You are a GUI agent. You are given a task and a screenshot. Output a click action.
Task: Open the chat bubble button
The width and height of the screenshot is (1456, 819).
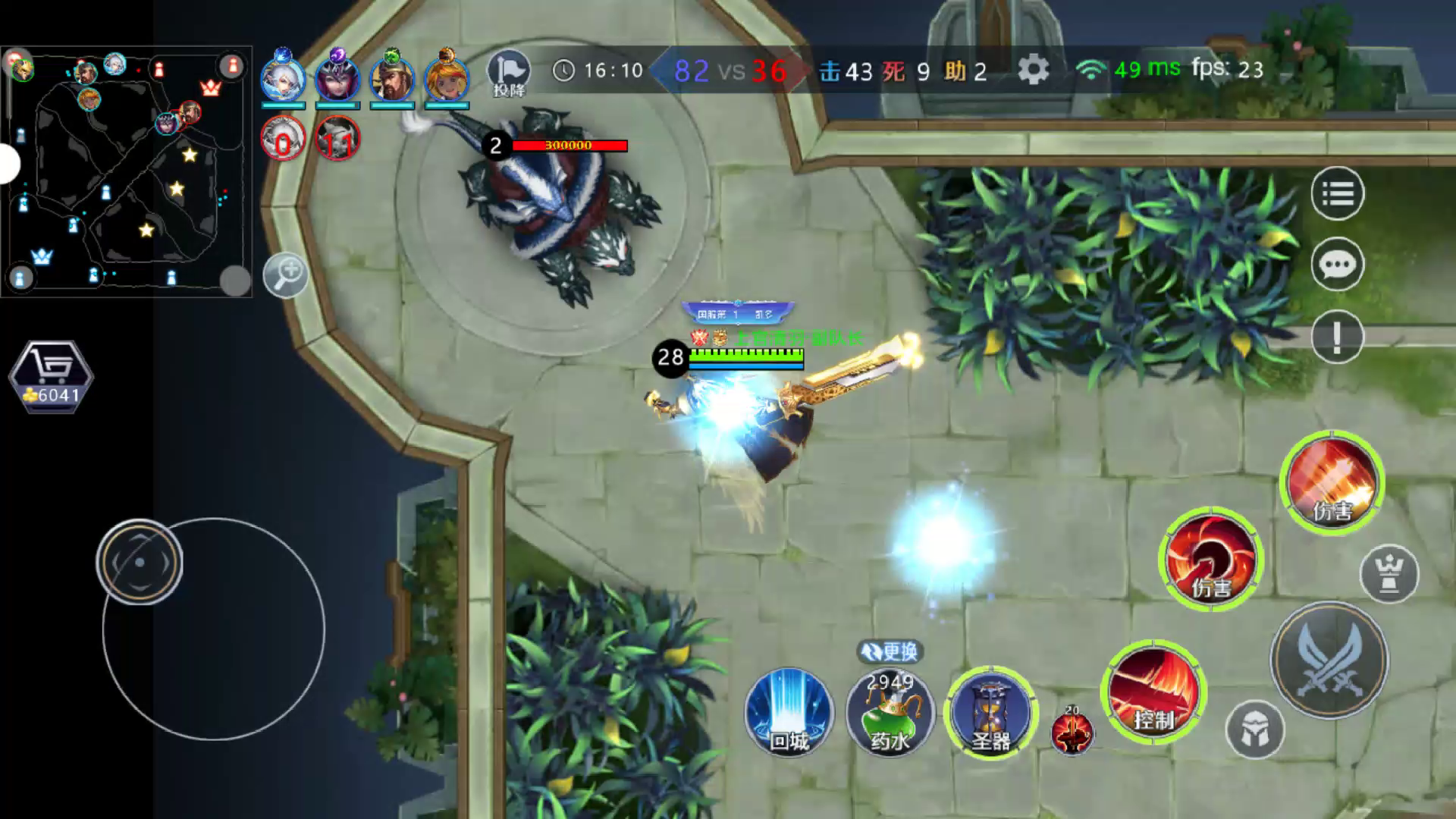point(1337,265)
